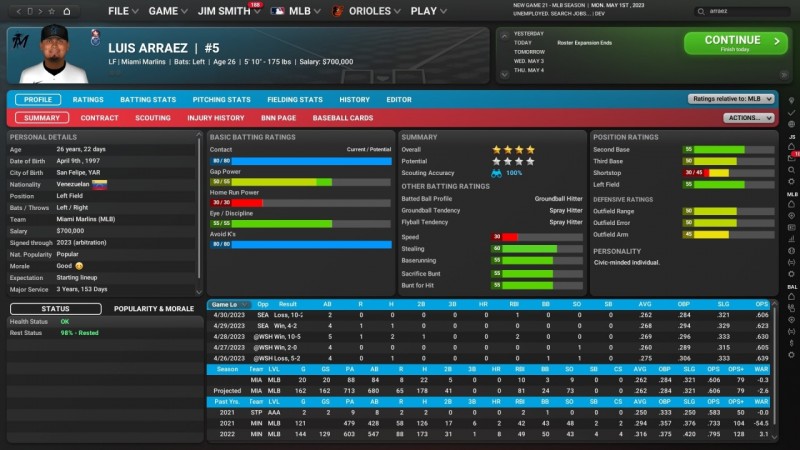This screenshot has width=800, height=450.
Task: Select the SCOUTING sub-tab
Action: 153,118
